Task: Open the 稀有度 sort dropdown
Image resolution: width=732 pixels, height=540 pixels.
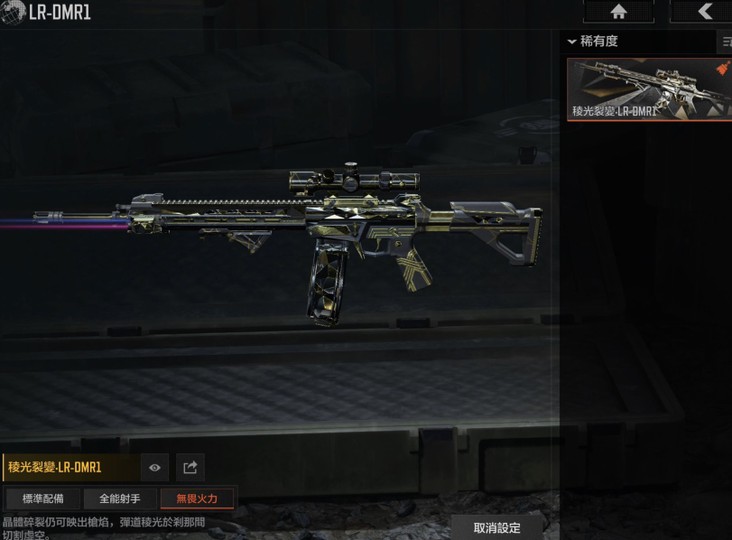Action: pos(638,42)
